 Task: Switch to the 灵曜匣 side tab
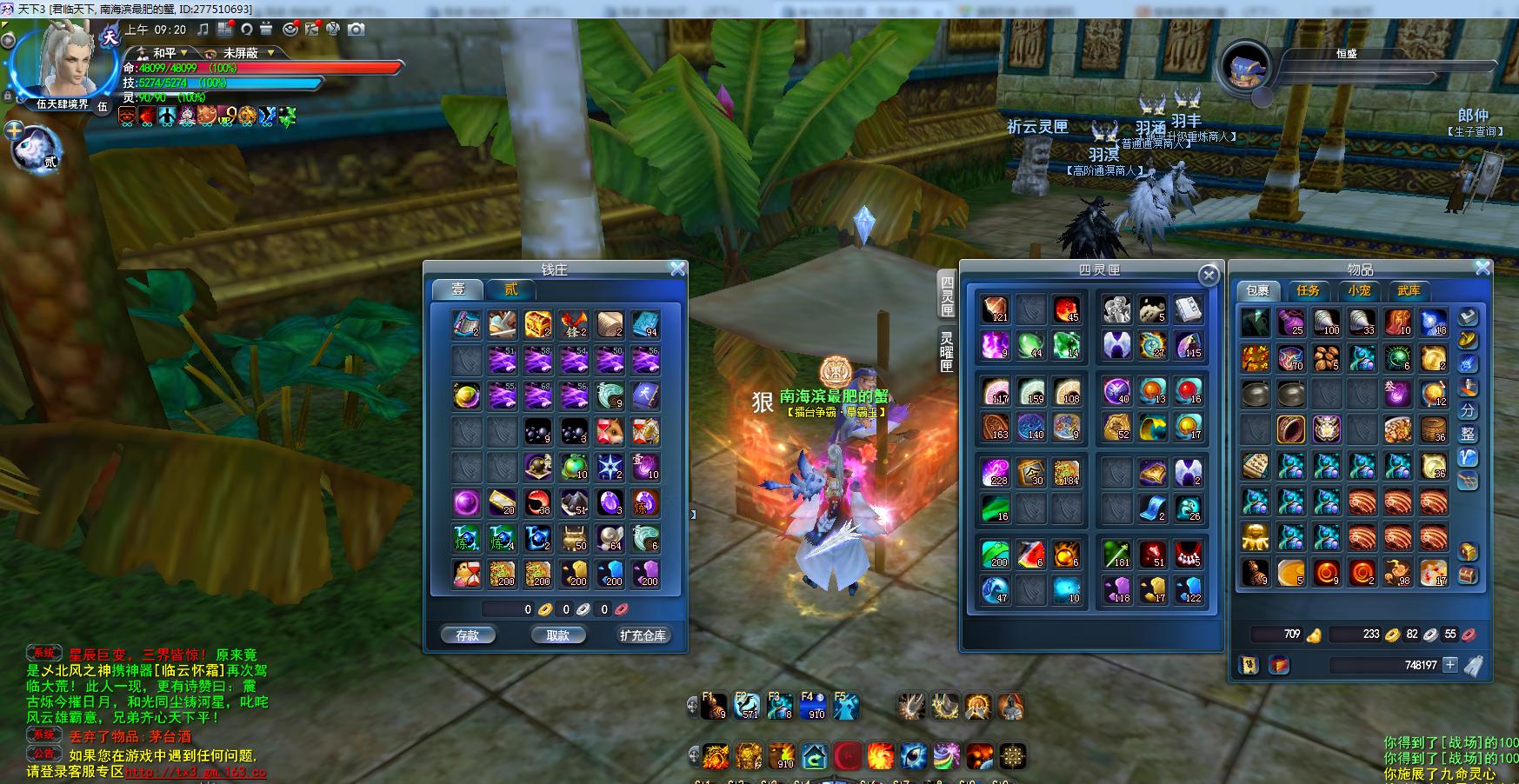[x=947, y=352]
